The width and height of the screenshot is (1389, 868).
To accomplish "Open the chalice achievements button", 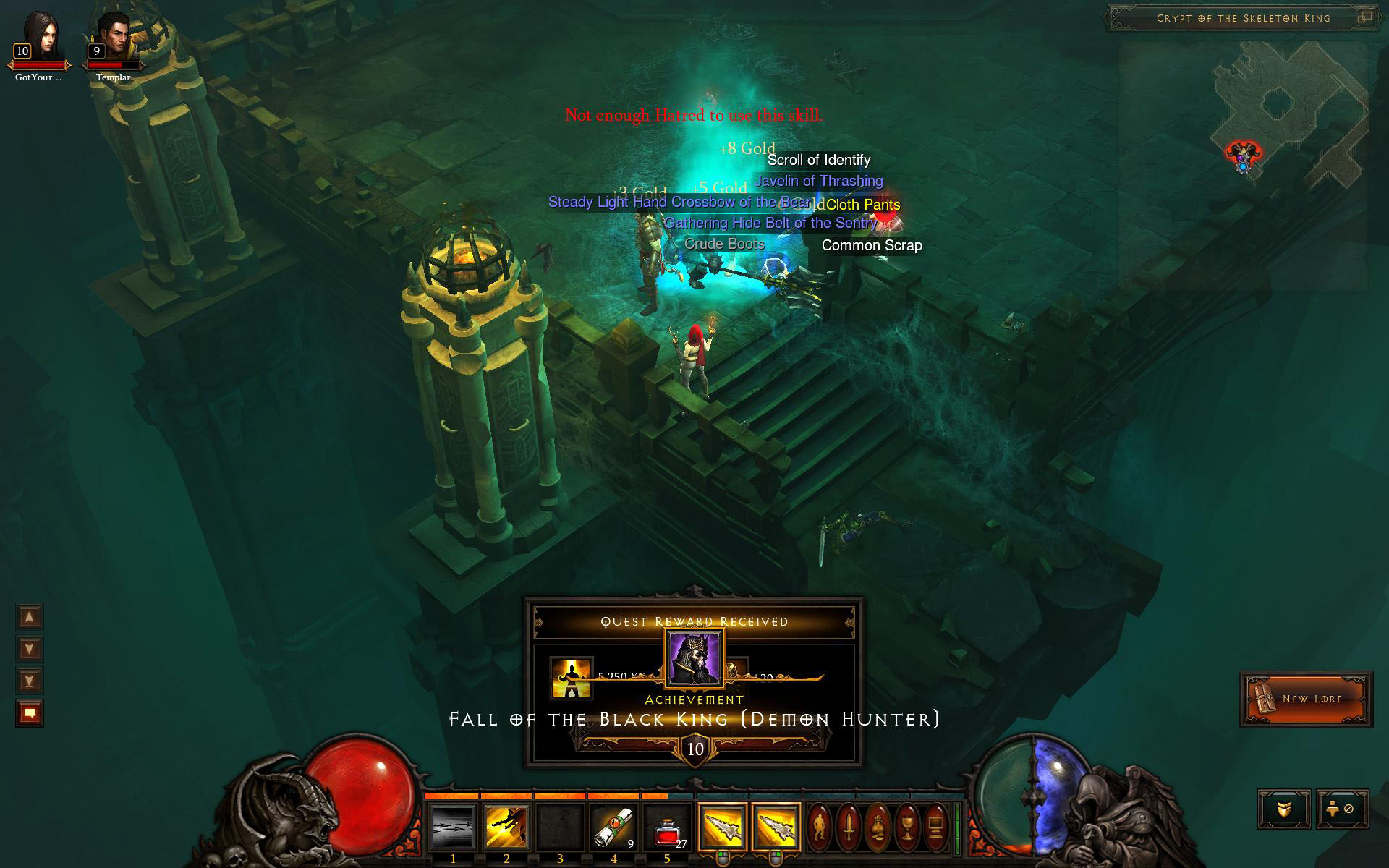I will [906, 825].
